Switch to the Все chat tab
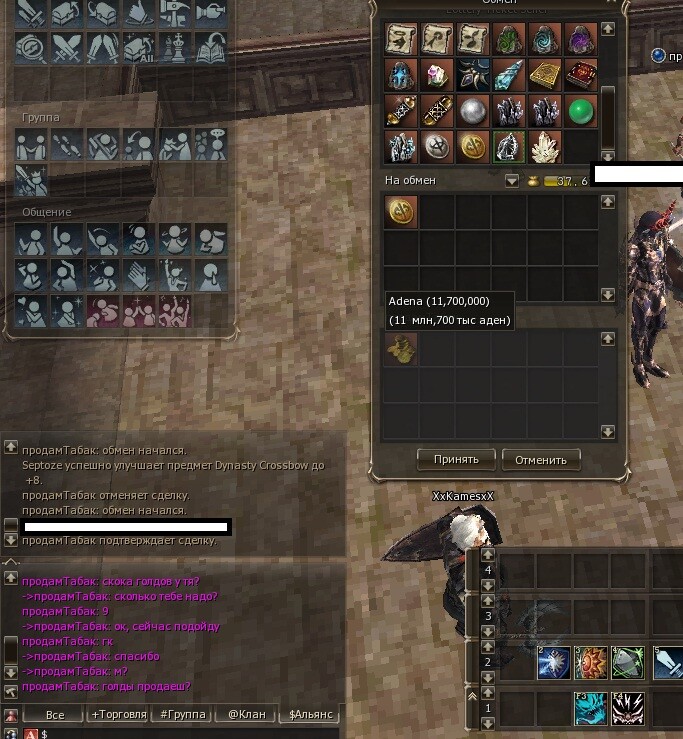Image resolution: width=683 pixels, height=739 pixels. (55, 714)
